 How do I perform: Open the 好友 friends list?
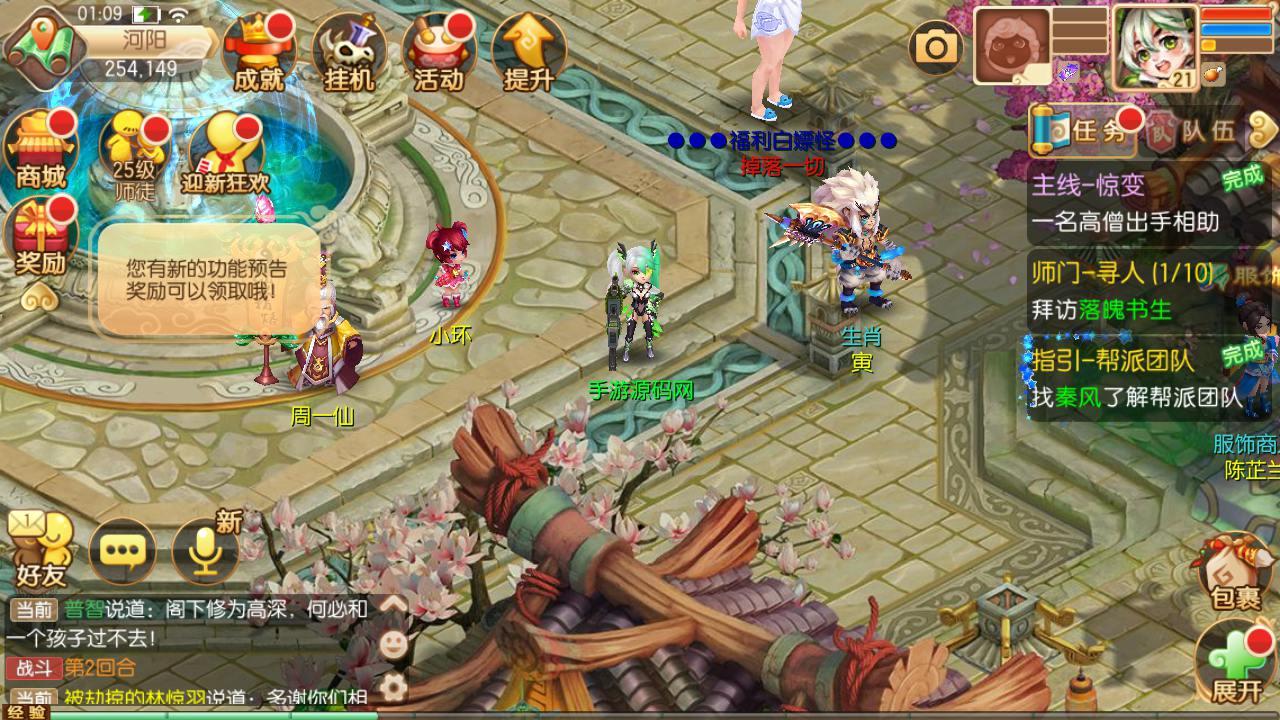tap(41, 550)
